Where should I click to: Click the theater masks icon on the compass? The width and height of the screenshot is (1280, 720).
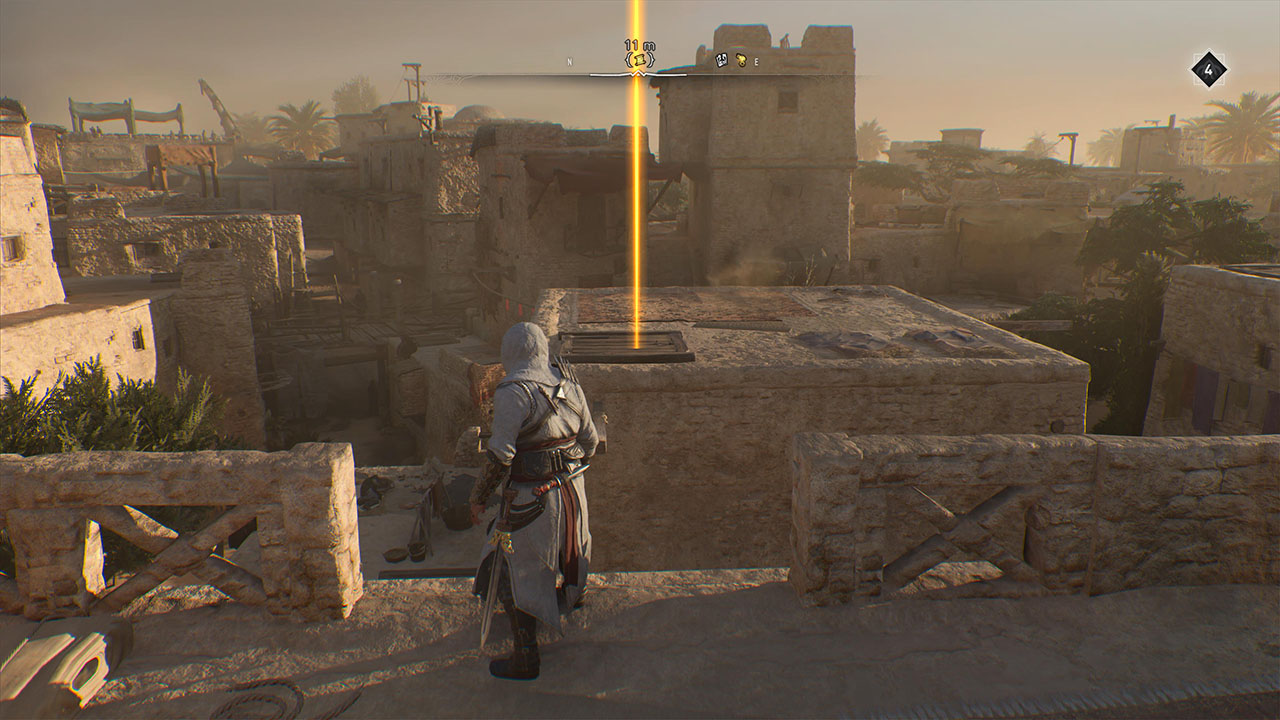[721, 61]
